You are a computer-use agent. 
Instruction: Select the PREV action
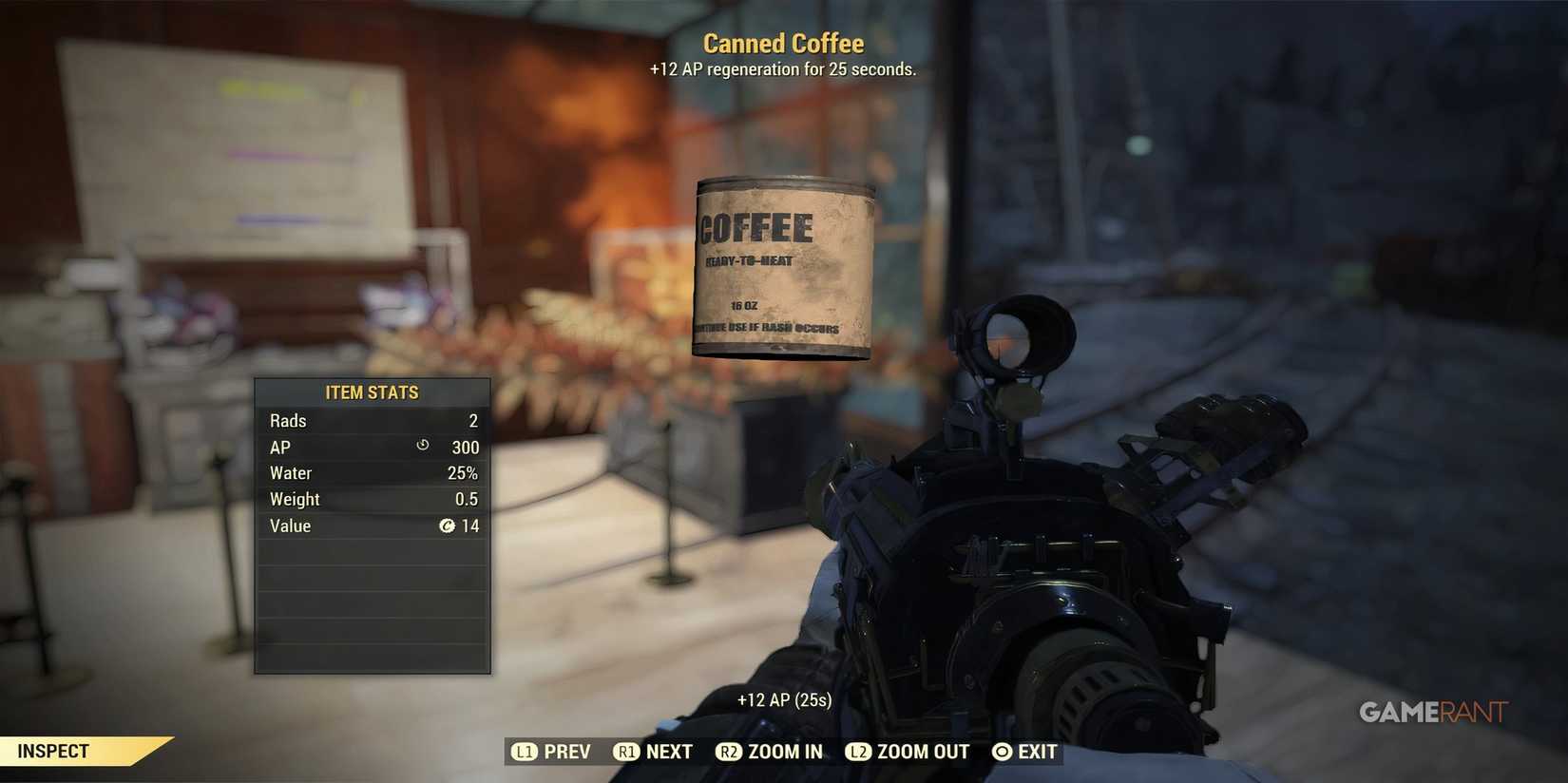tap(567, 751)
